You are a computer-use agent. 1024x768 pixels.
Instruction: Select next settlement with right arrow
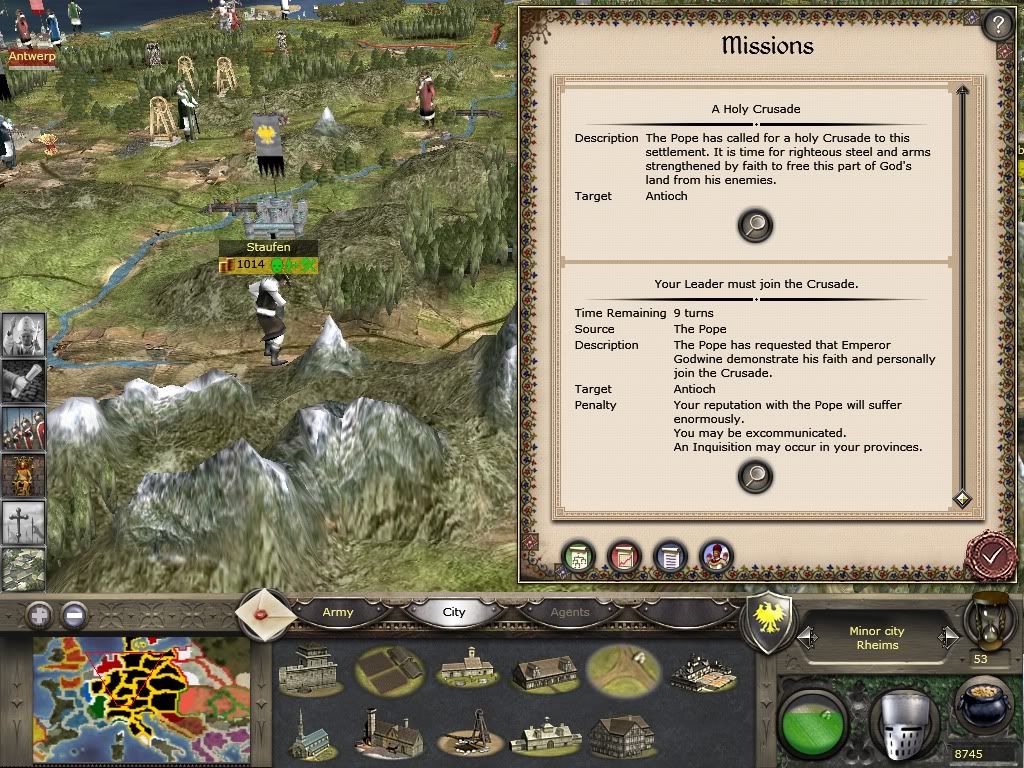tap(947, 637)
